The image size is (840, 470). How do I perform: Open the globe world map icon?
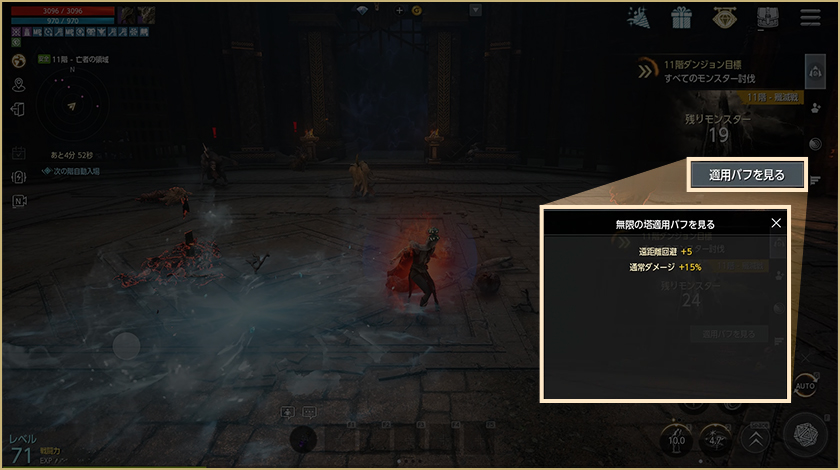tap(19, 61)
